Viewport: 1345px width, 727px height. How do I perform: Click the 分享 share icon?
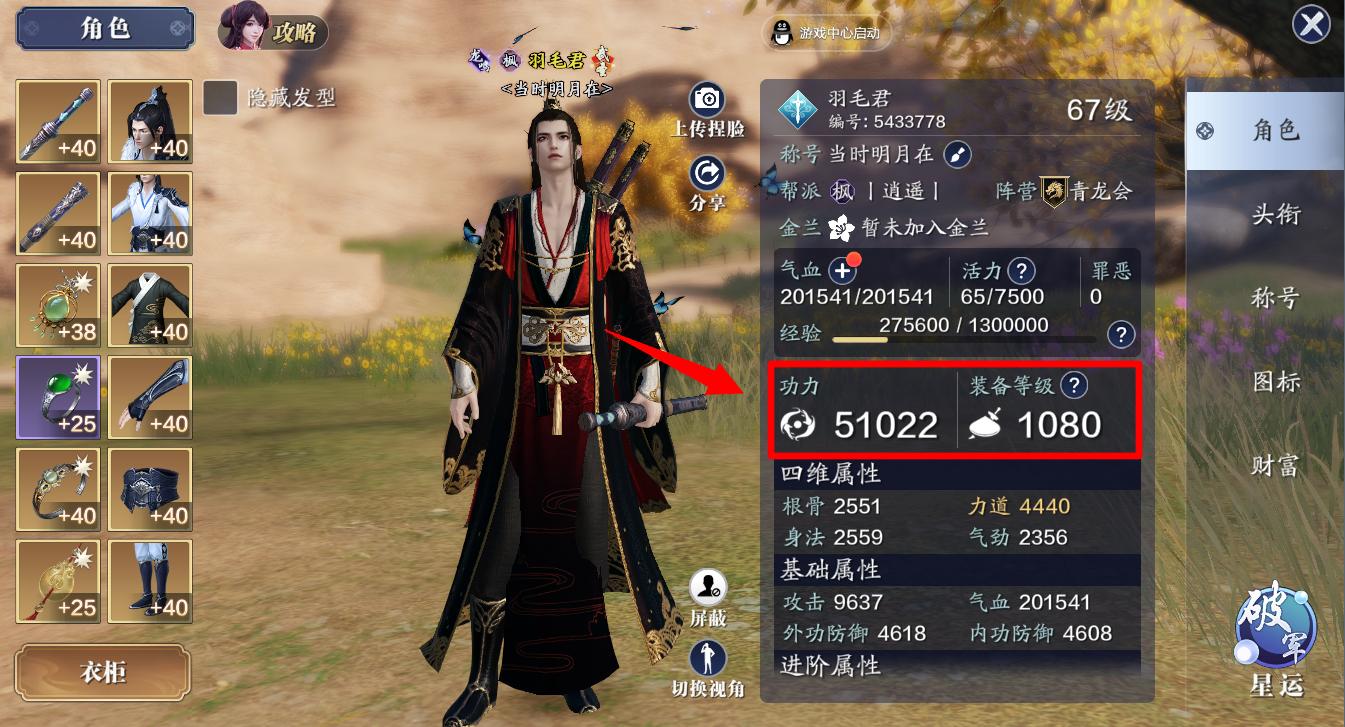click(x=709, y=173)
